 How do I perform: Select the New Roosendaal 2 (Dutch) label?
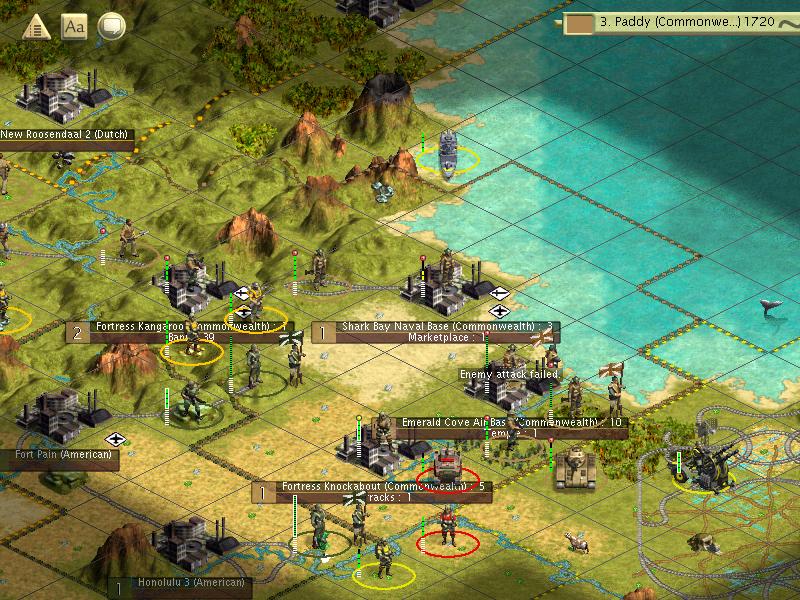tap(66, 135)
